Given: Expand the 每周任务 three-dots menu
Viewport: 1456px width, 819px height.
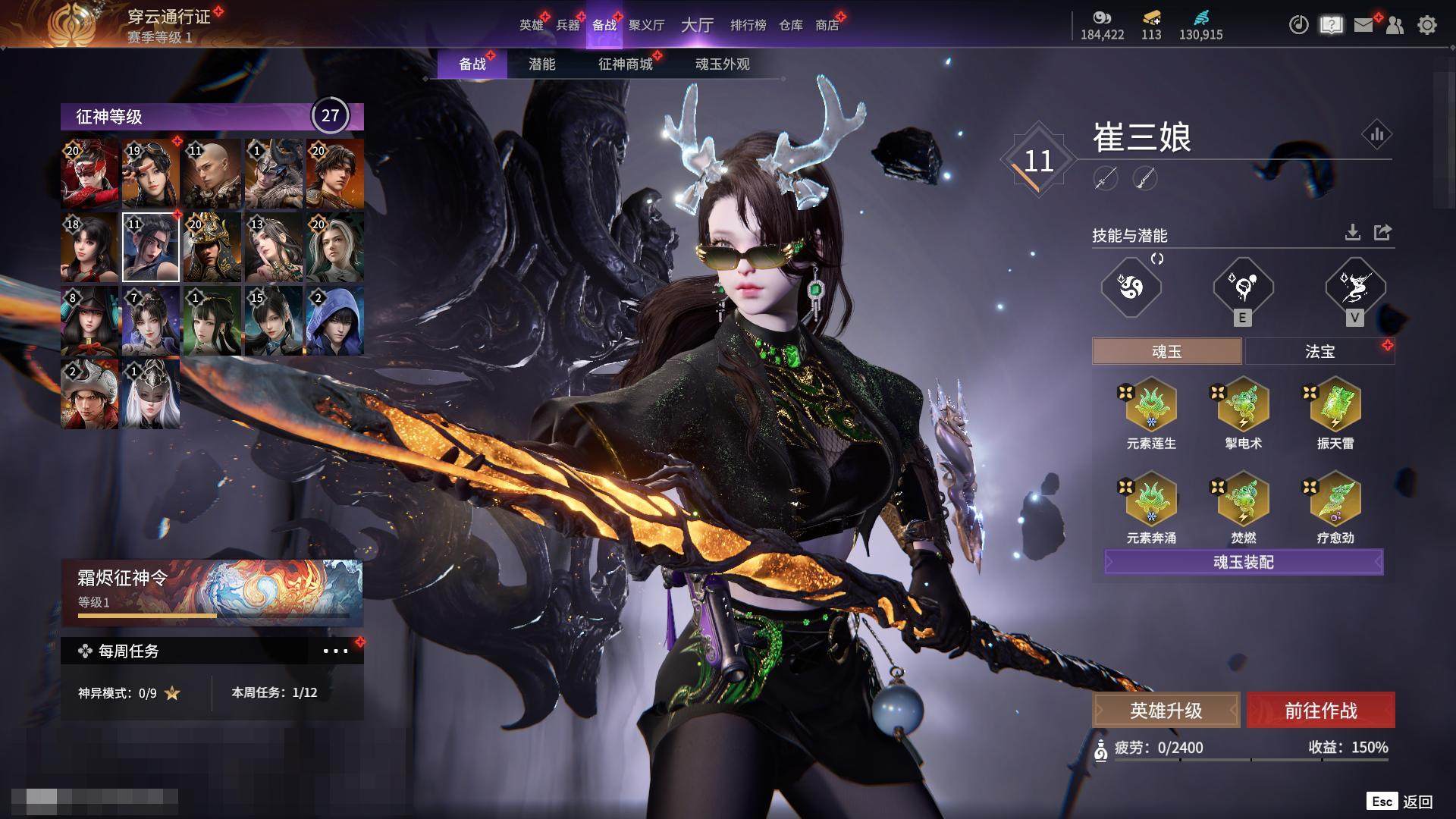Looking at the screenshot, I should (335, 651).
